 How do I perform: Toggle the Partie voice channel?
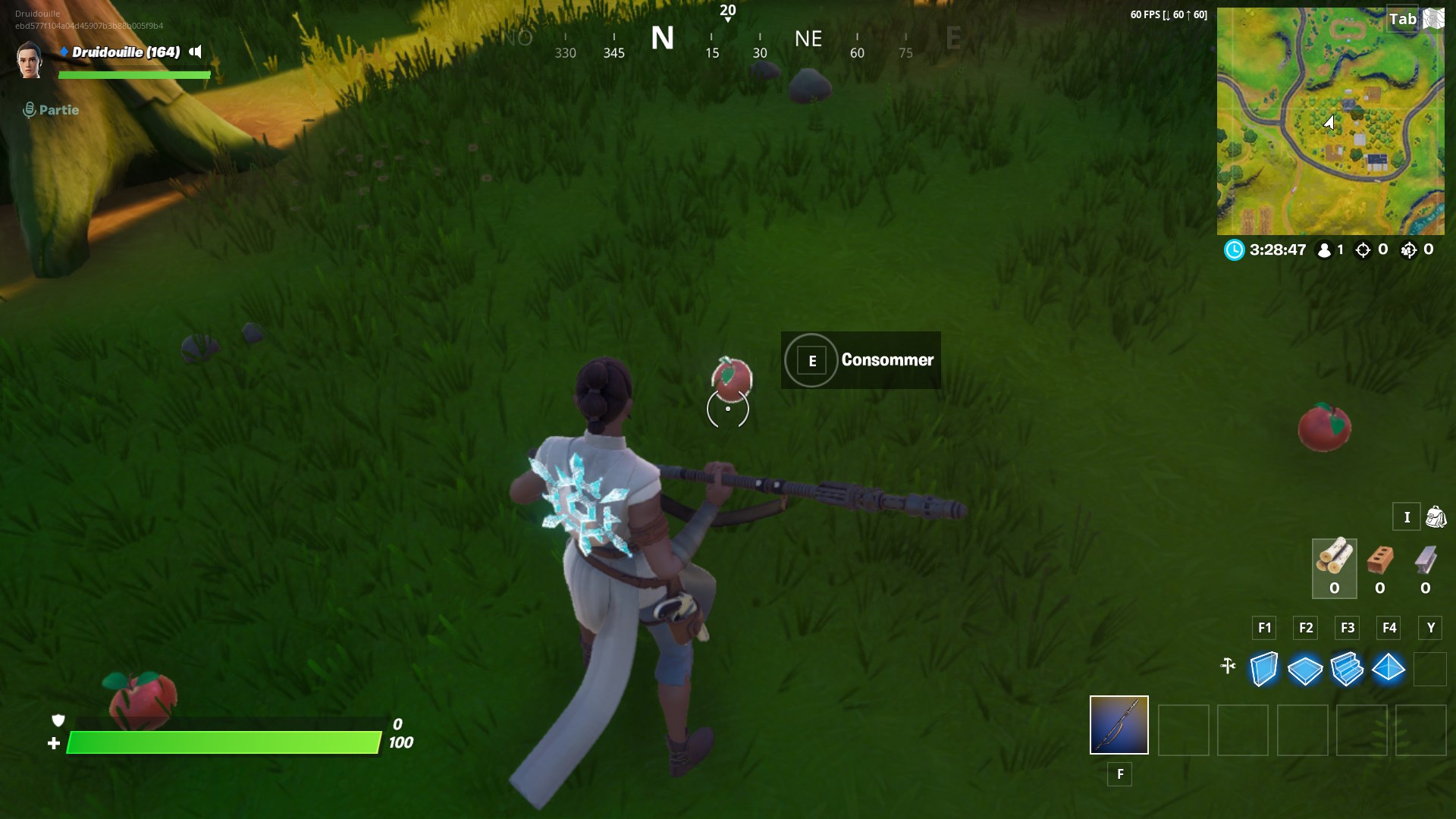(x=30, y=109)
